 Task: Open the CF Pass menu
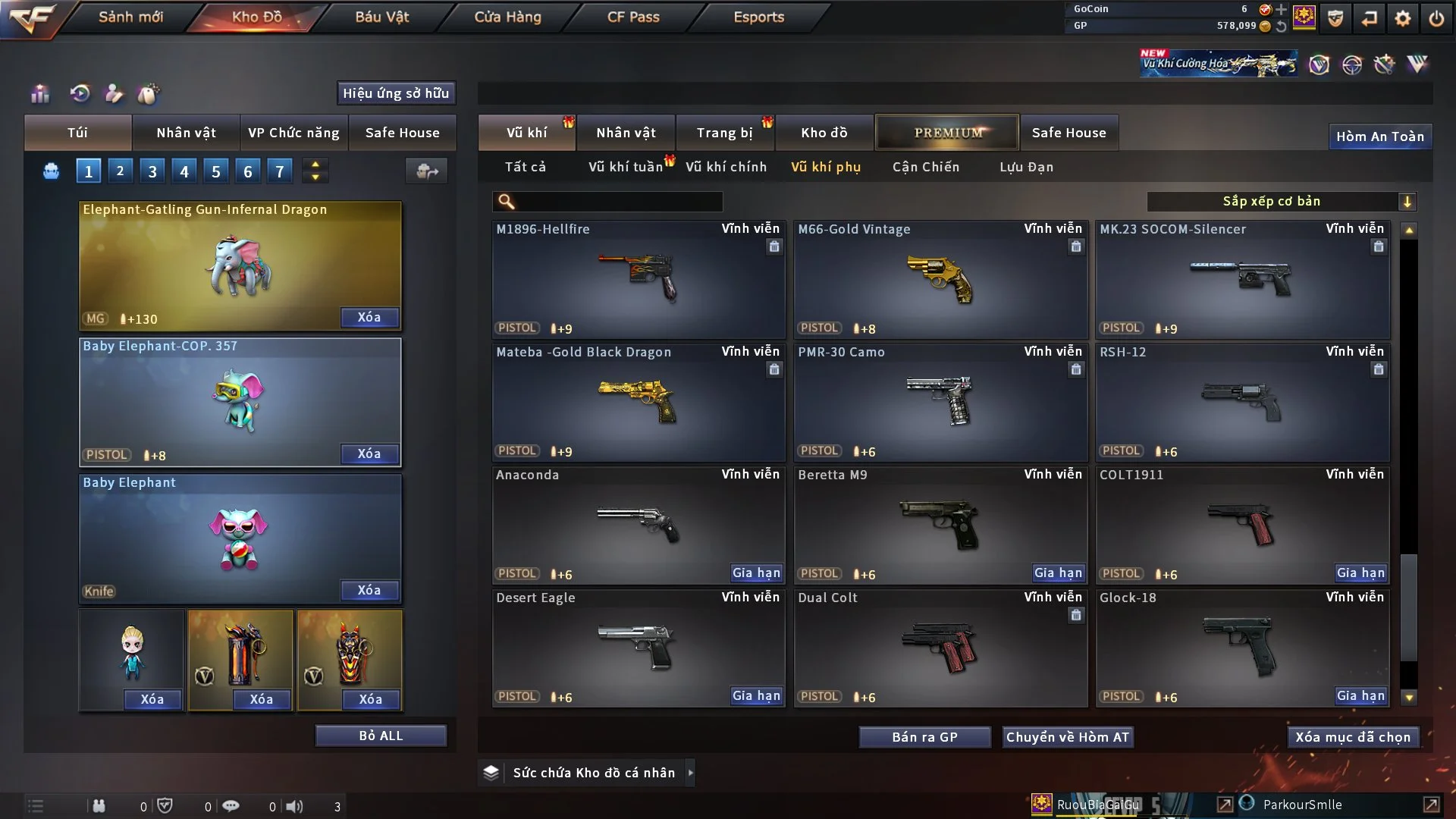(x=633, y=17)
